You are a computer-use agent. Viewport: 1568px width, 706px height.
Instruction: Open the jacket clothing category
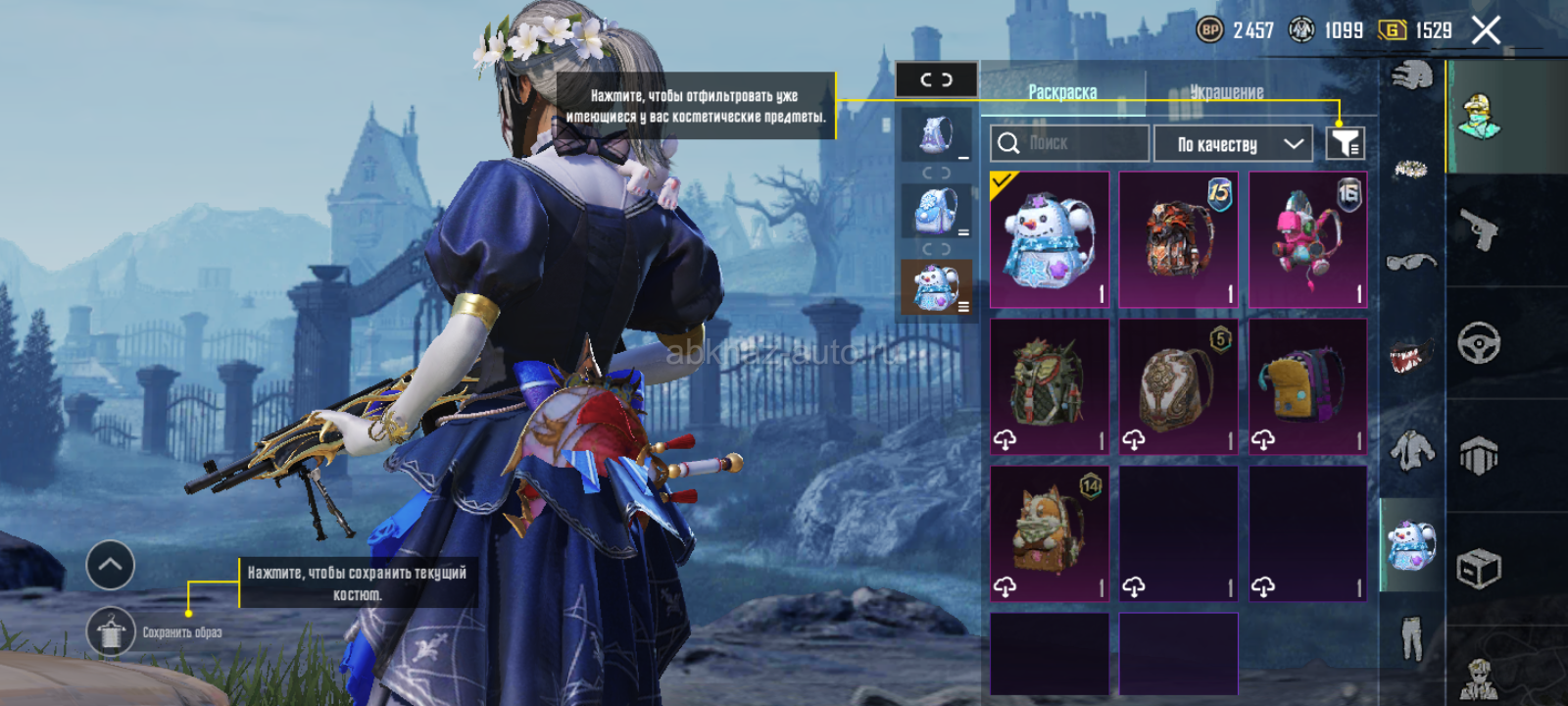(1411, 451)
